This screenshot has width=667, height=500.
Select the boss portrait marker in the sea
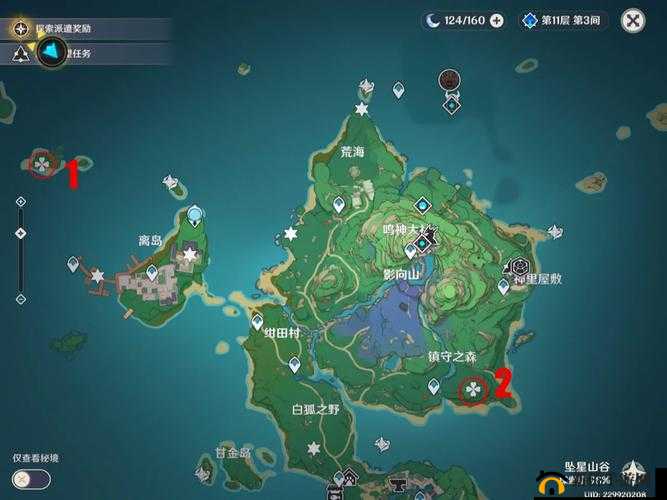coord(451,81)
